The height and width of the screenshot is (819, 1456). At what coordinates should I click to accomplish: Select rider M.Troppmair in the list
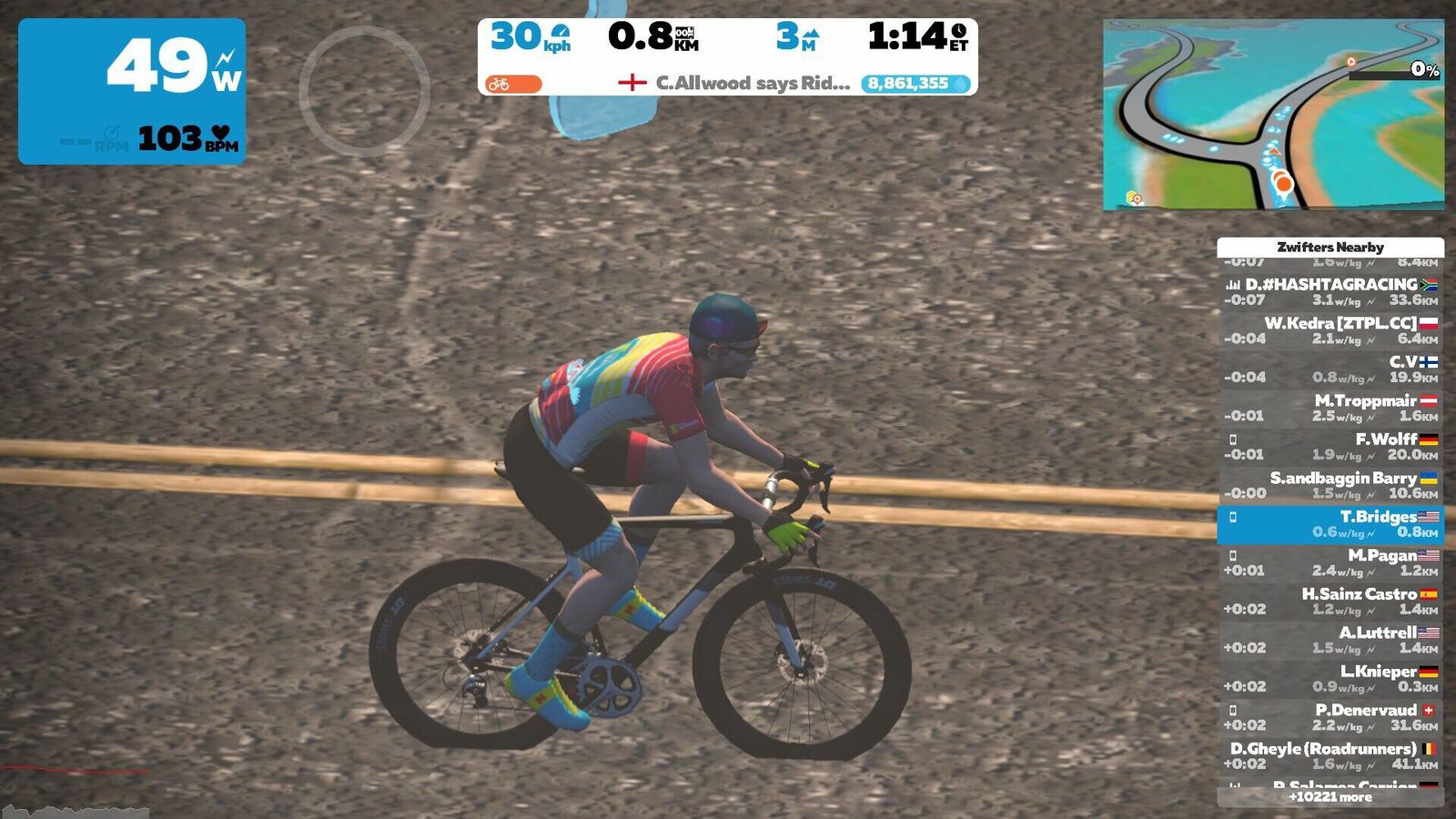pos(1330,408)
